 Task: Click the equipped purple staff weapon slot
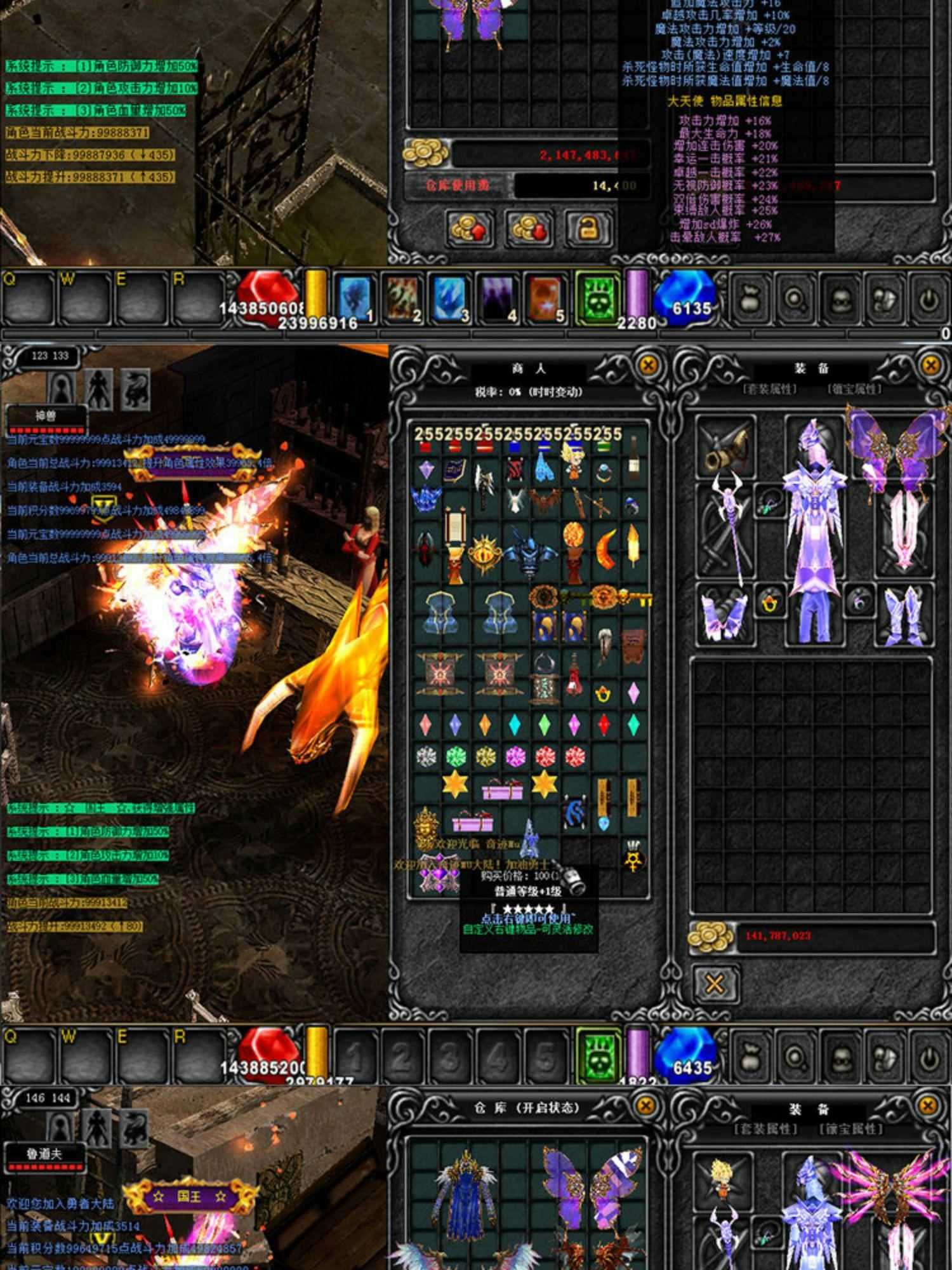(727, 530)
